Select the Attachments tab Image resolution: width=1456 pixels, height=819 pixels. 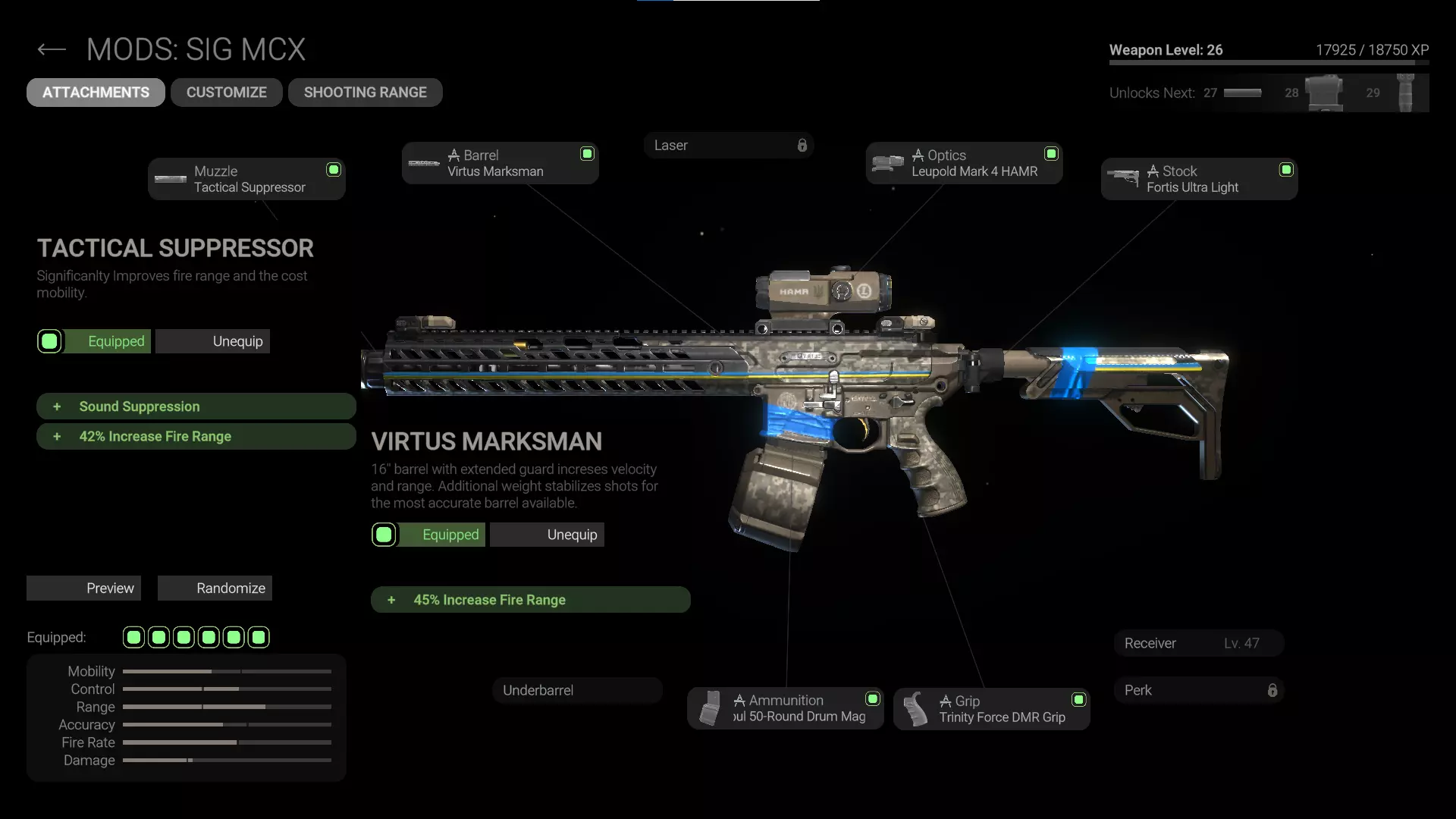tap(96, 93)
